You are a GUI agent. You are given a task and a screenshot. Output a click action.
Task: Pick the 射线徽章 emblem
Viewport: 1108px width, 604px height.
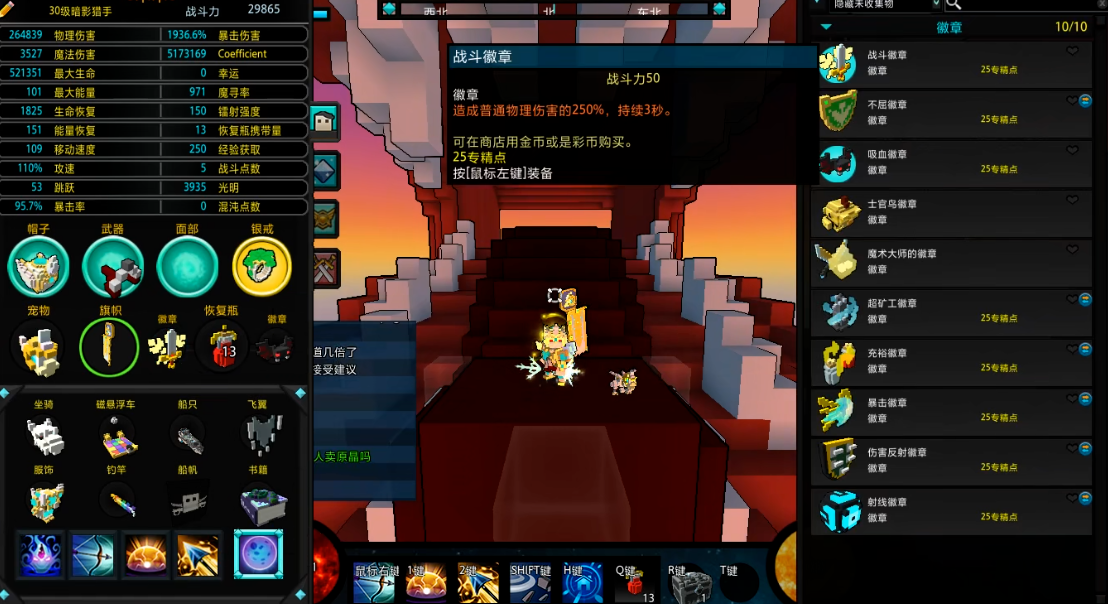point(950,510)
